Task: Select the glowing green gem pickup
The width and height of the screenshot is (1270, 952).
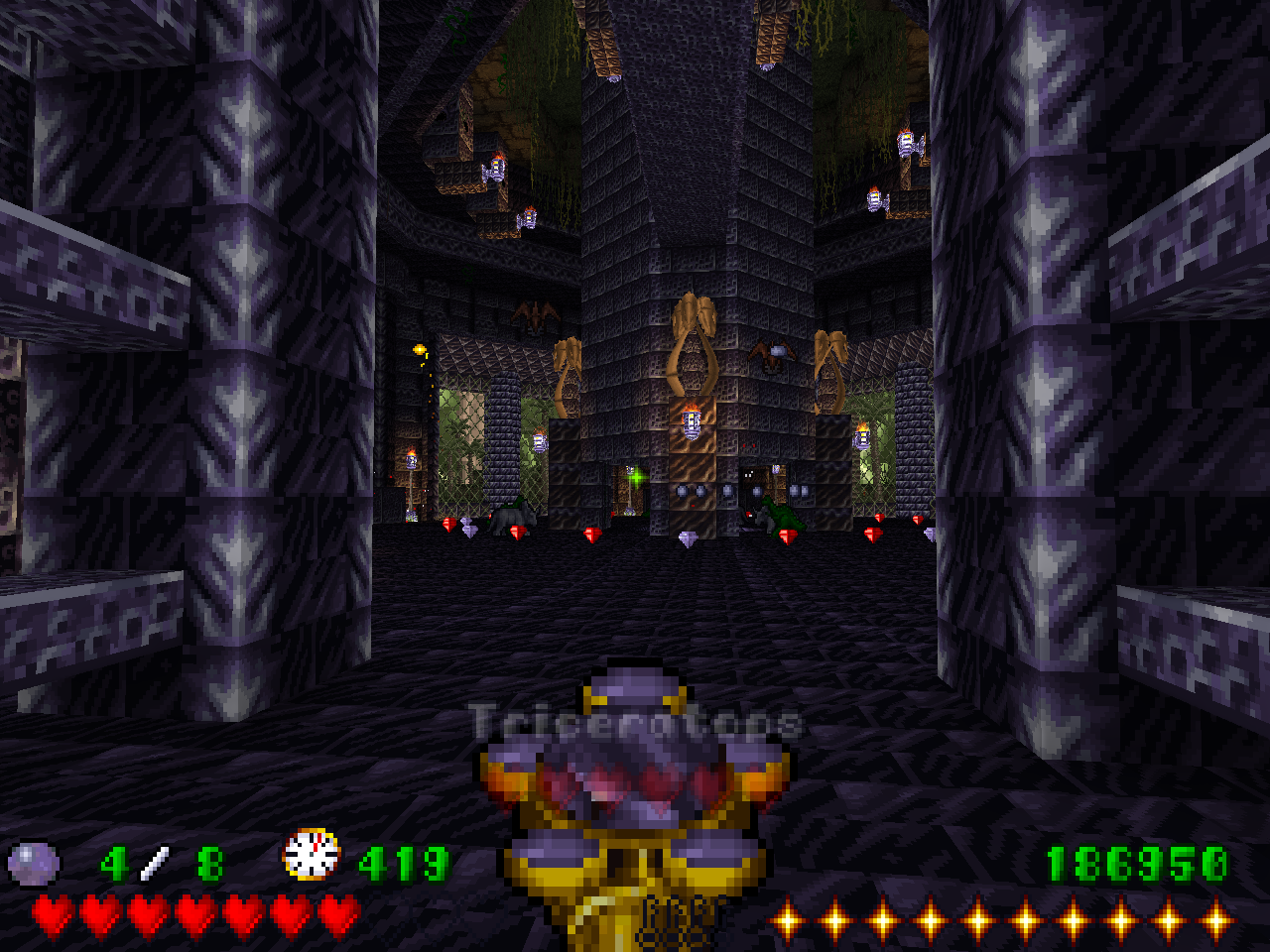Action: click(636, 477)
